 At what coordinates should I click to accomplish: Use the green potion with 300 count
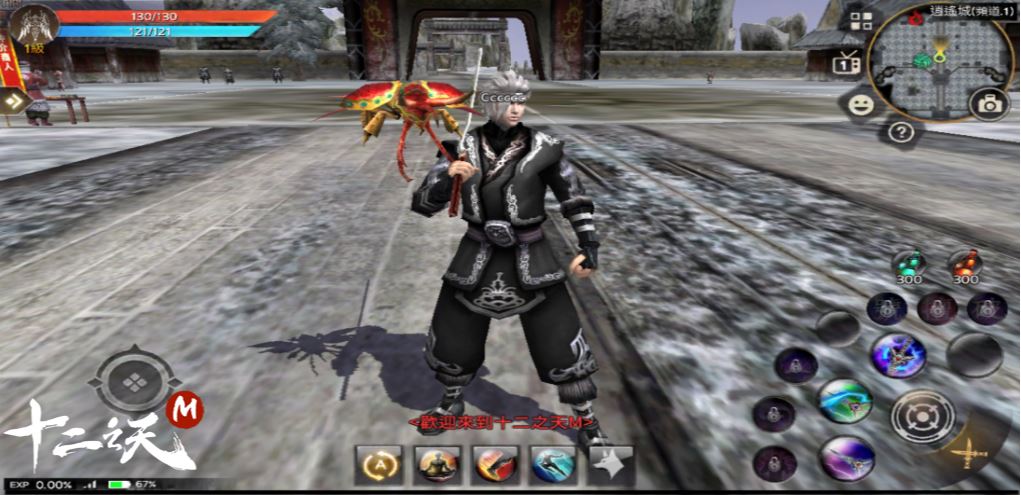(908, 263)
